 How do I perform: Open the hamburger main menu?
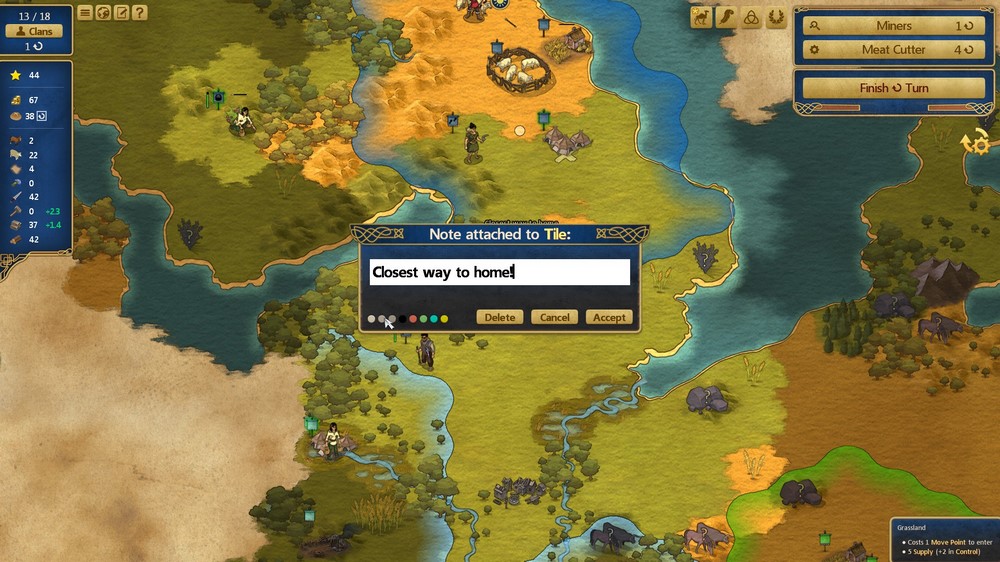[x=85, y=13]
